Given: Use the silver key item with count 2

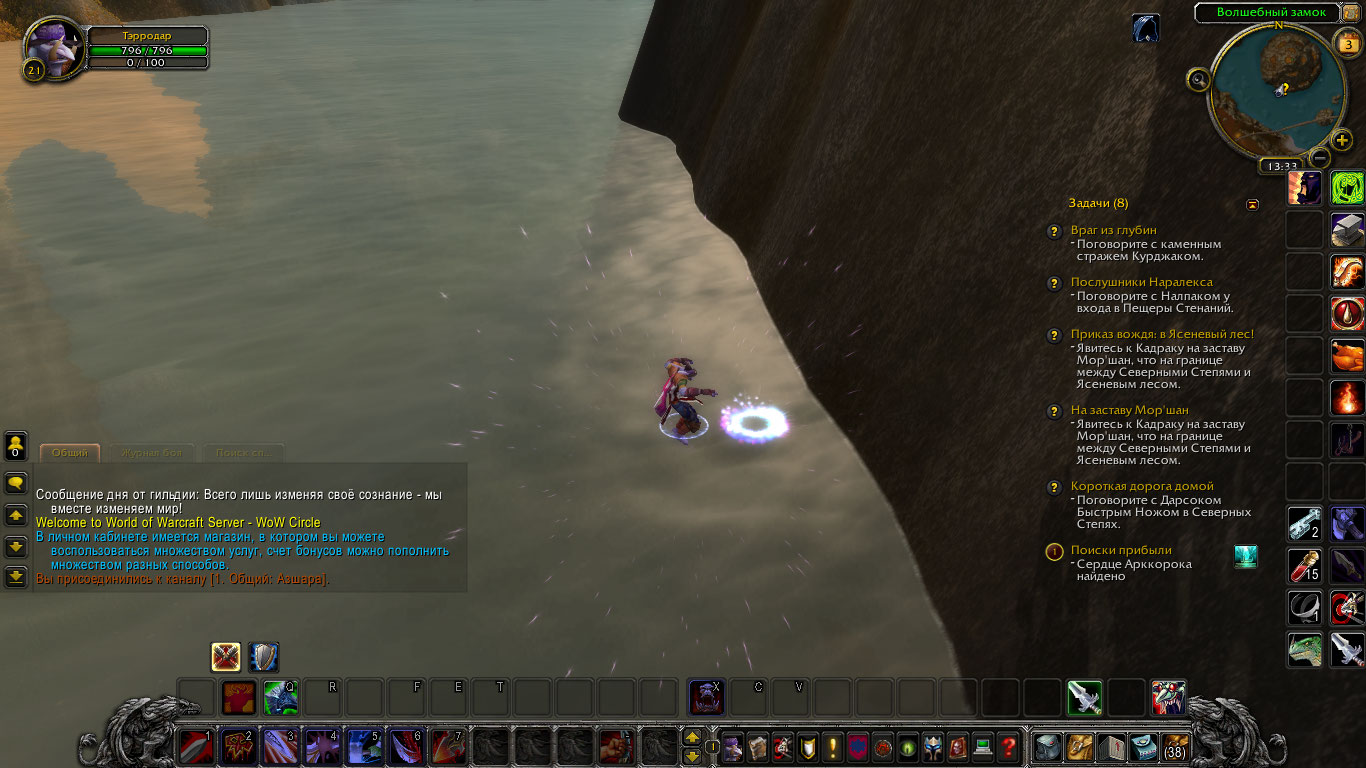Looking at the screenshot, I should coord(1305,523).
